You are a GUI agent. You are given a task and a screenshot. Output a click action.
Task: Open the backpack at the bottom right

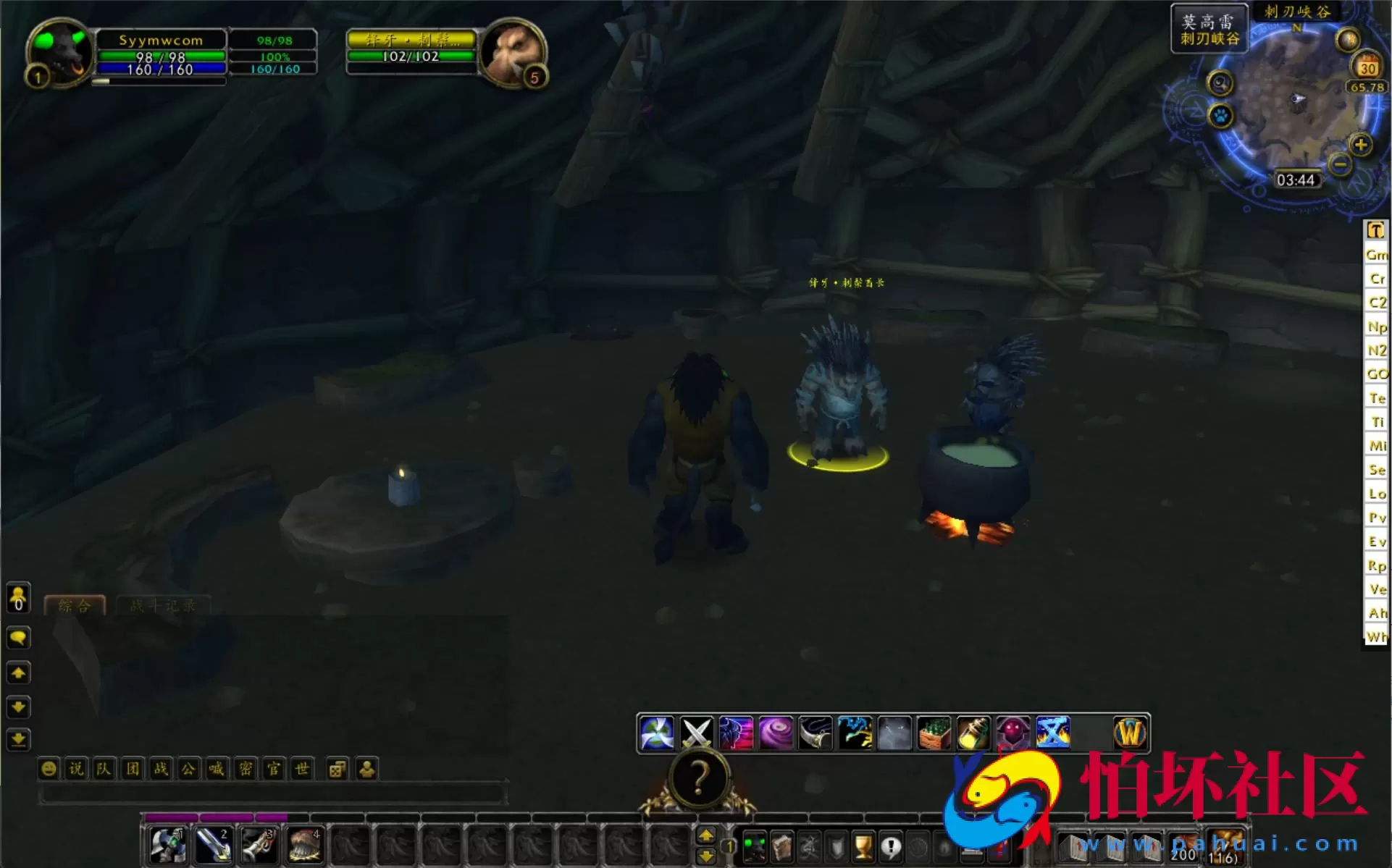(1225, 847)
